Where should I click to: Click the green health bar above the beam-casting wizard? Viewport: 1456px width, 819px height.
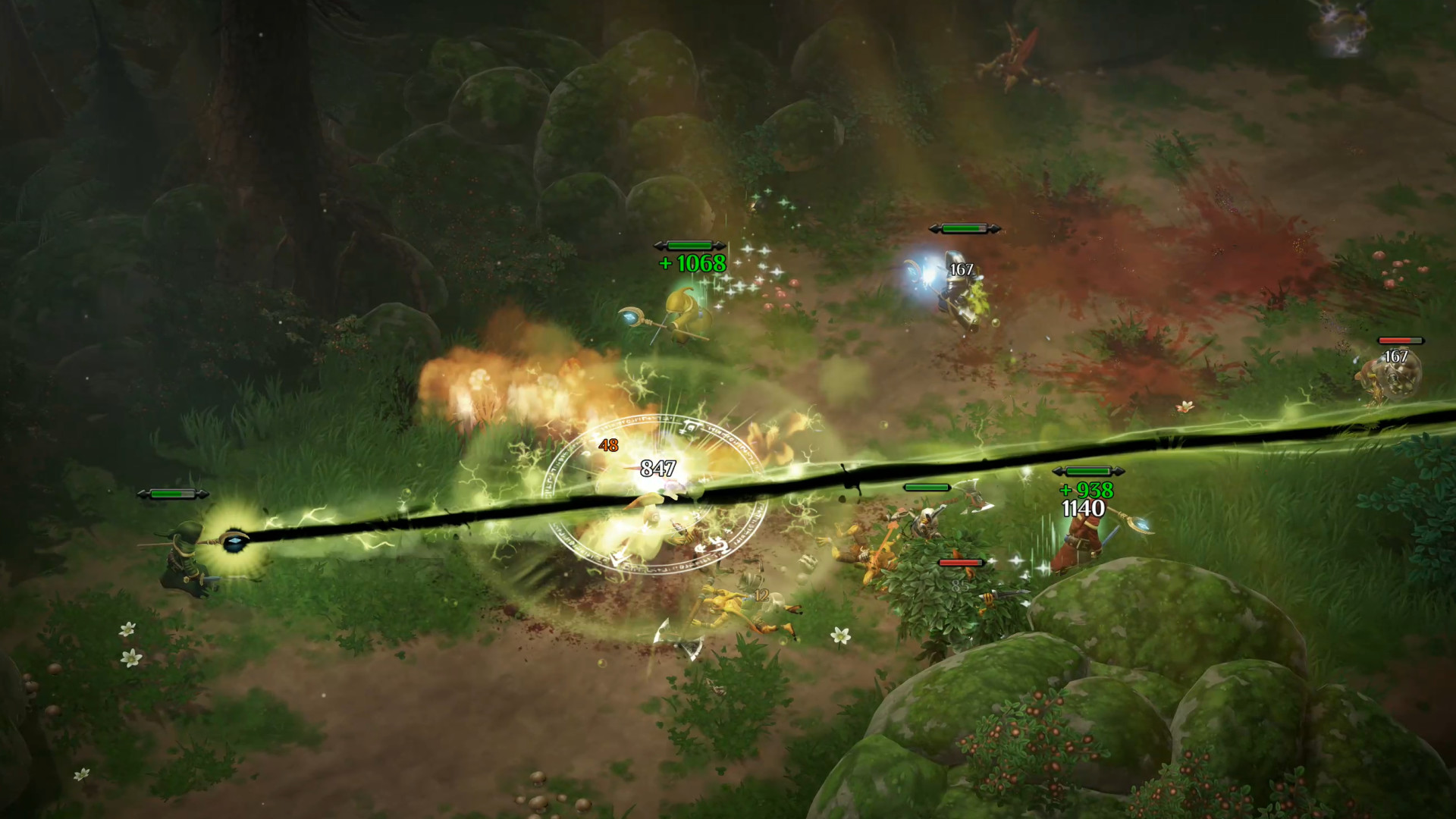tap(171, 494)
